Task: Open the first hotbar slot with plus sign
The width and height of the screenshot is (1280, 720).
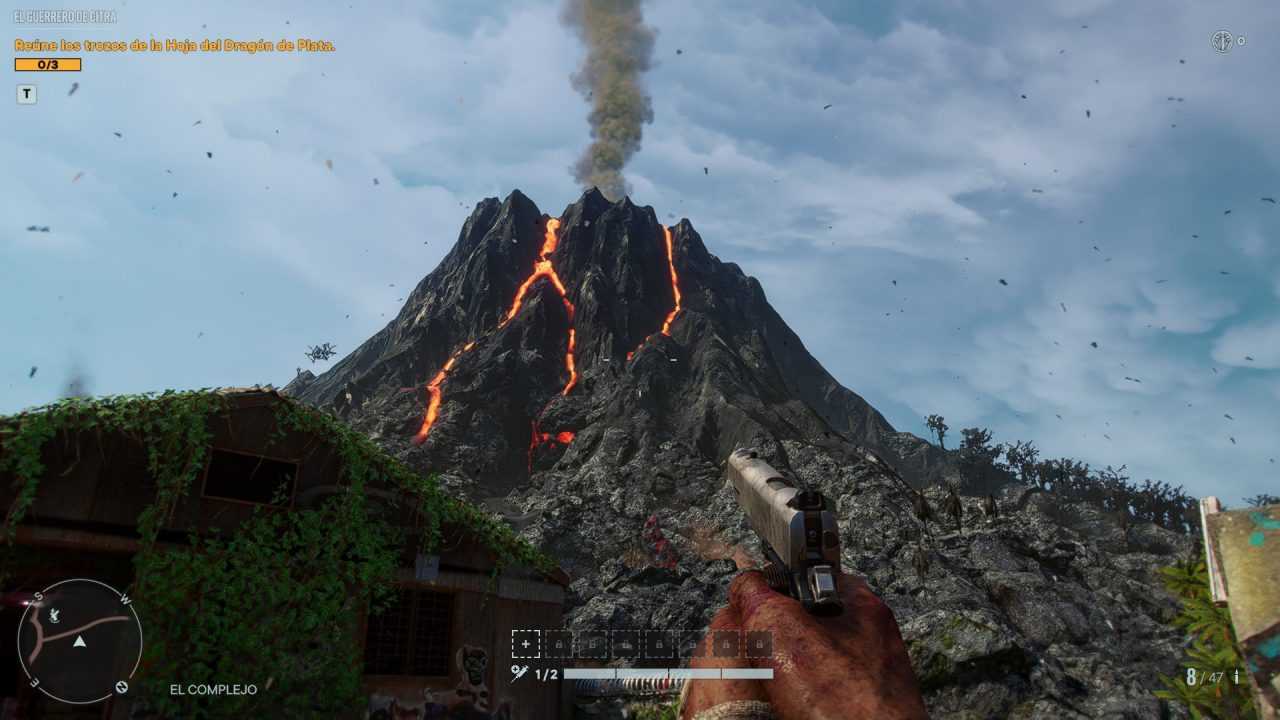Action: (x=526, y=643)
